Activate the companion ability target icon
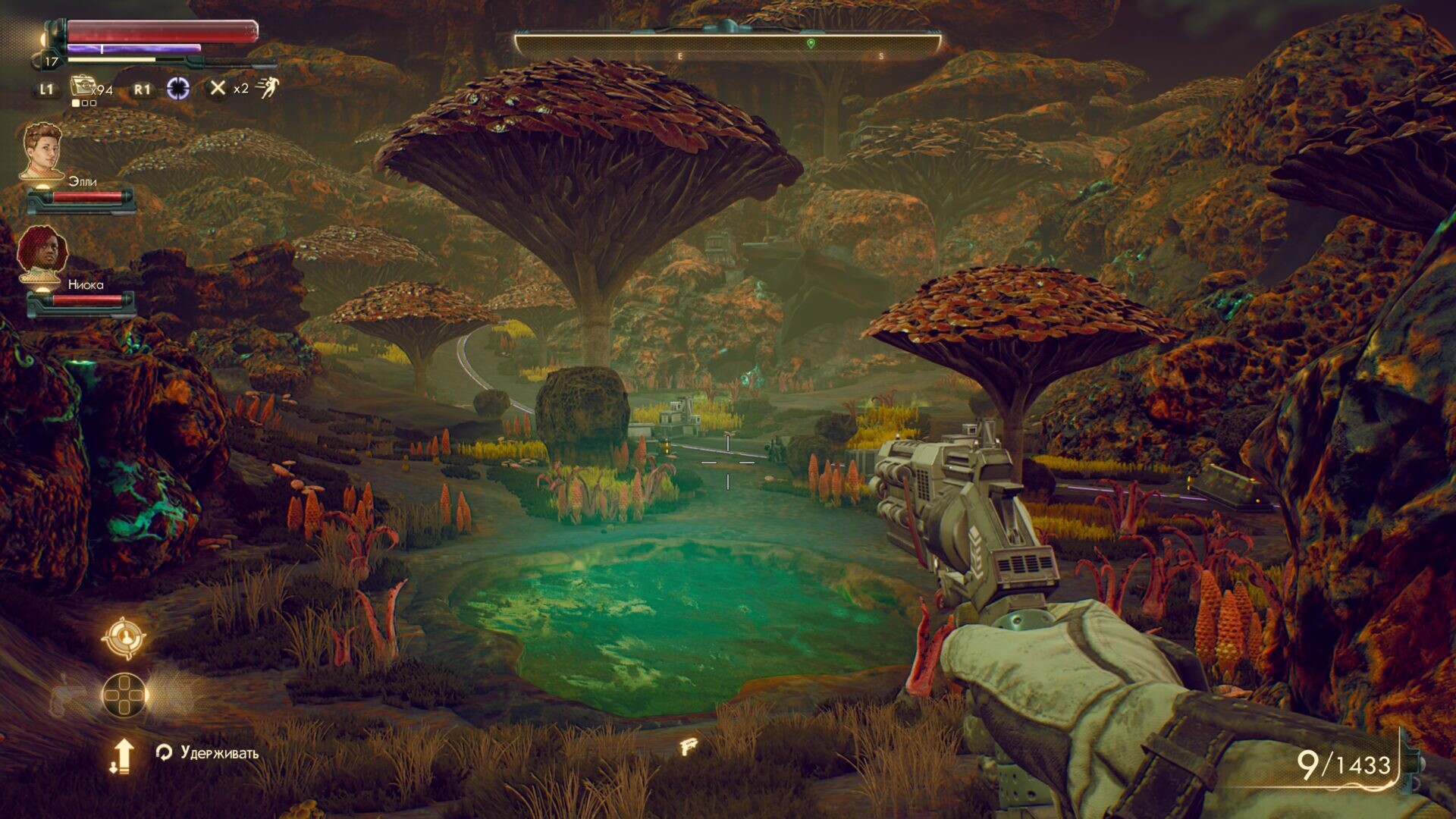The width and height of the screenshot is (1456, 819). coord(124,638)
